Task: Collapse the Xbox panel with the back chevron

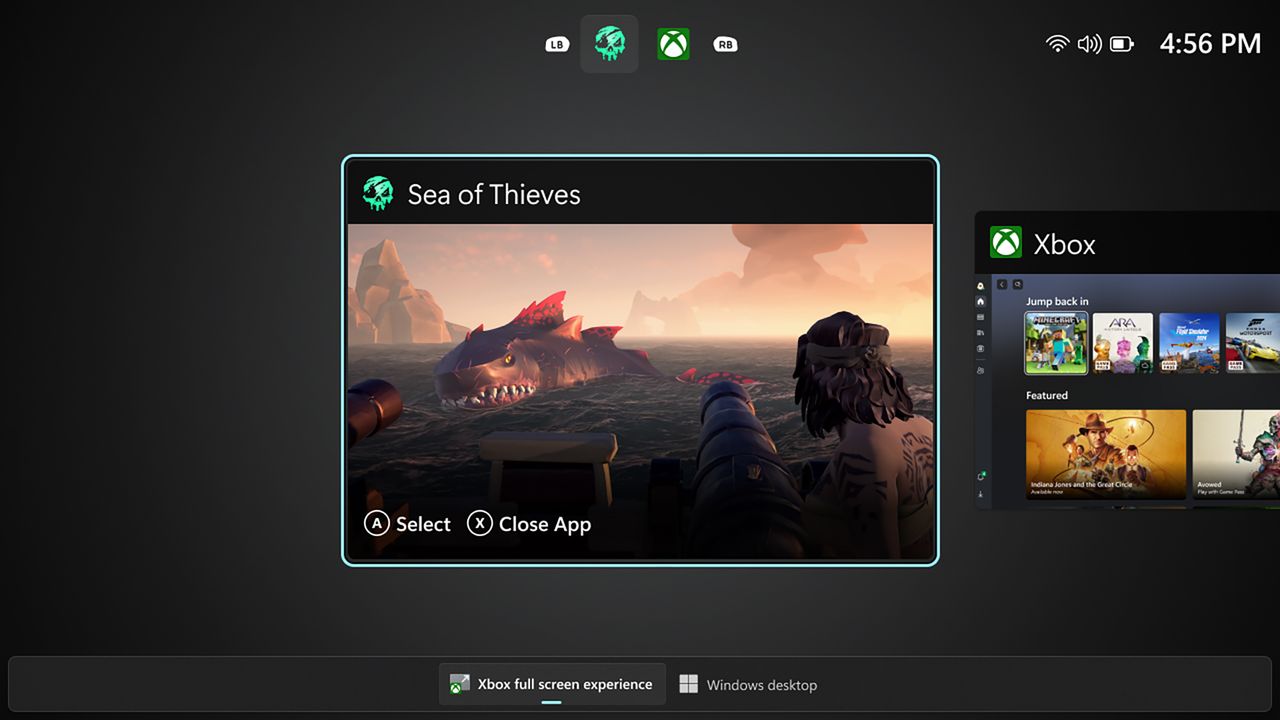Action: [x=1002, y=283]
